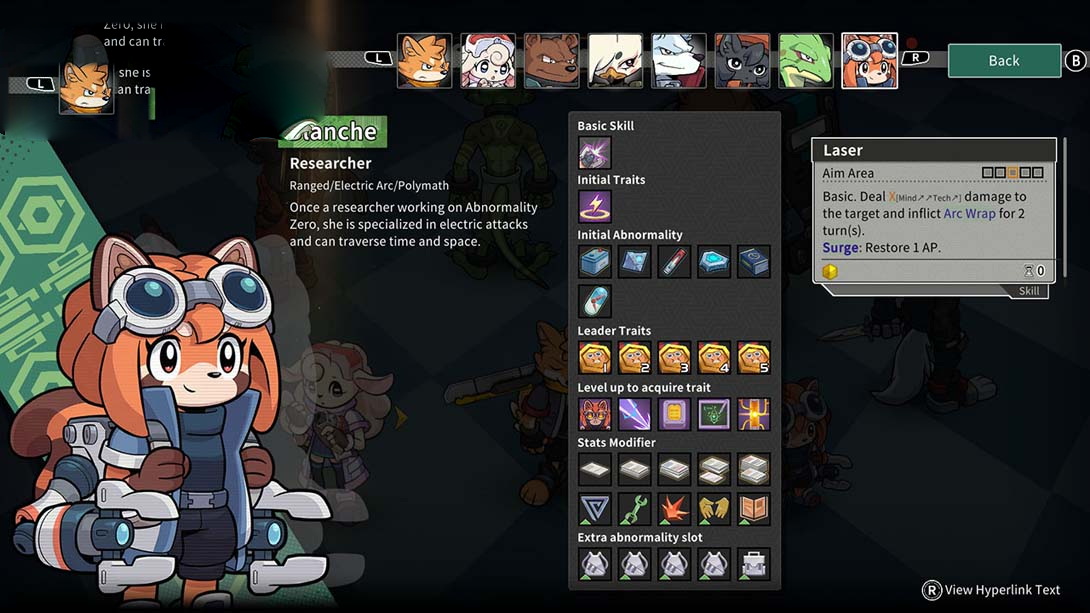Screen dimensions: 1090x613
Task: Select the briefcase extra abnormality slot
Action: (754, 564)
